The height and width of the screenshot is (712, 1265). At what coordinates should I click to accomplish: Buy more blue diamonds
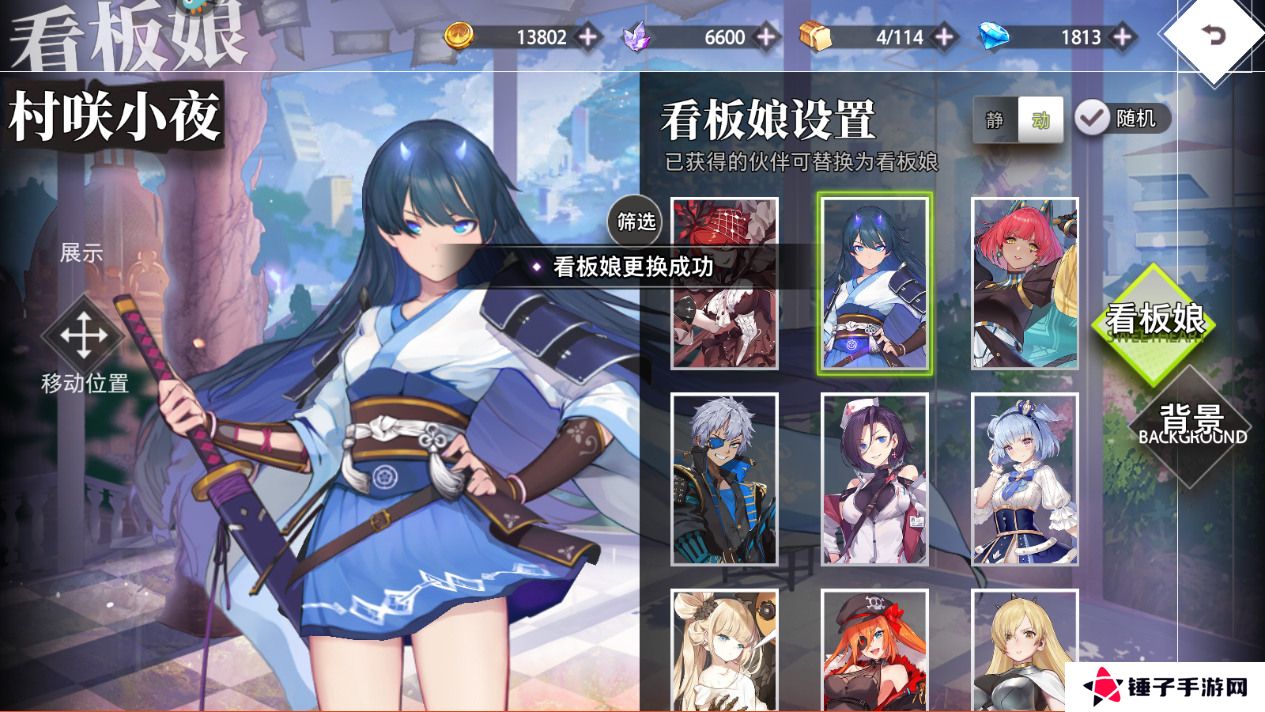tap(1122, 37)
